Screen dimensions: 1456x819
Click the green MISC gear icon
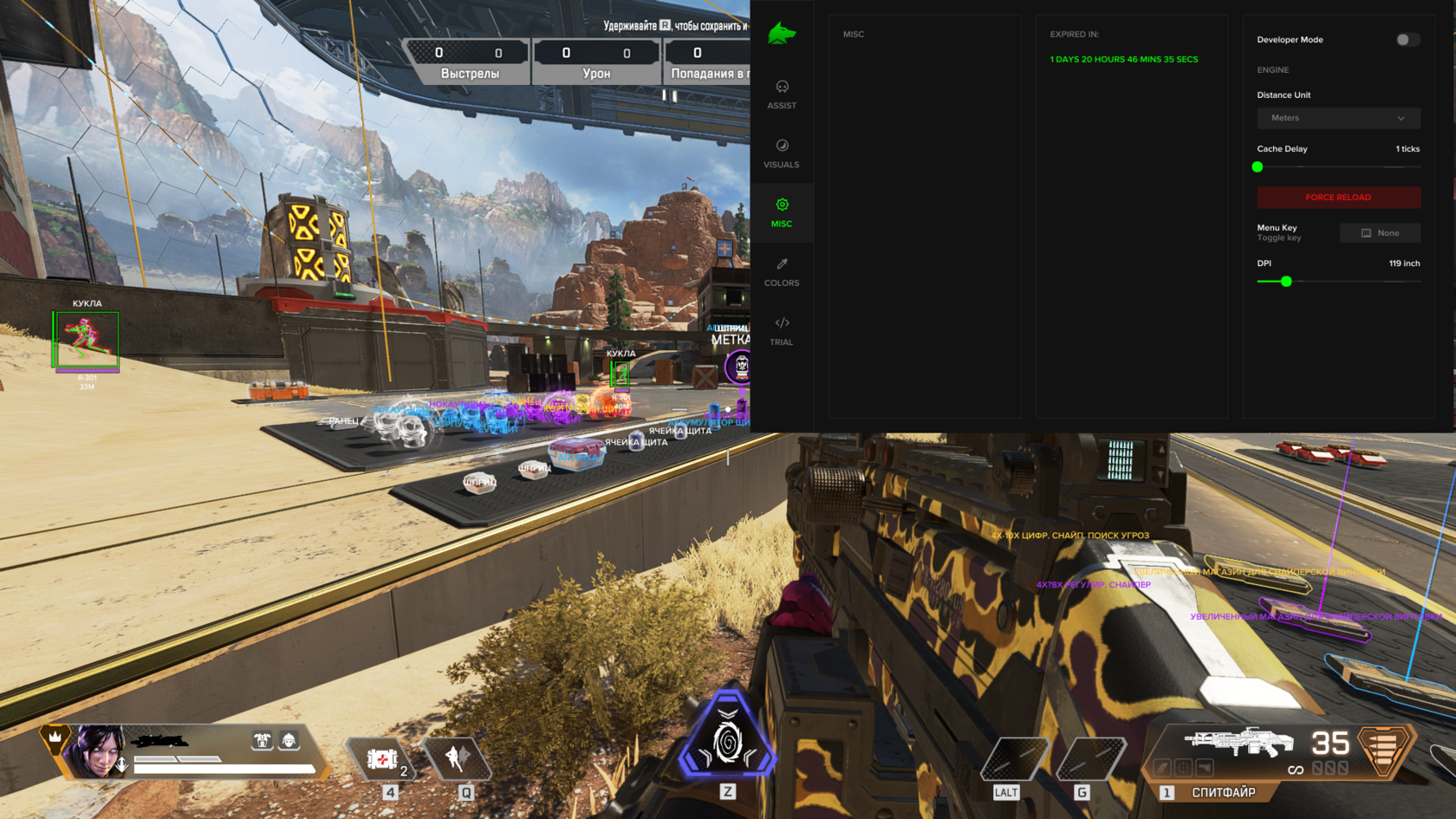782,205
